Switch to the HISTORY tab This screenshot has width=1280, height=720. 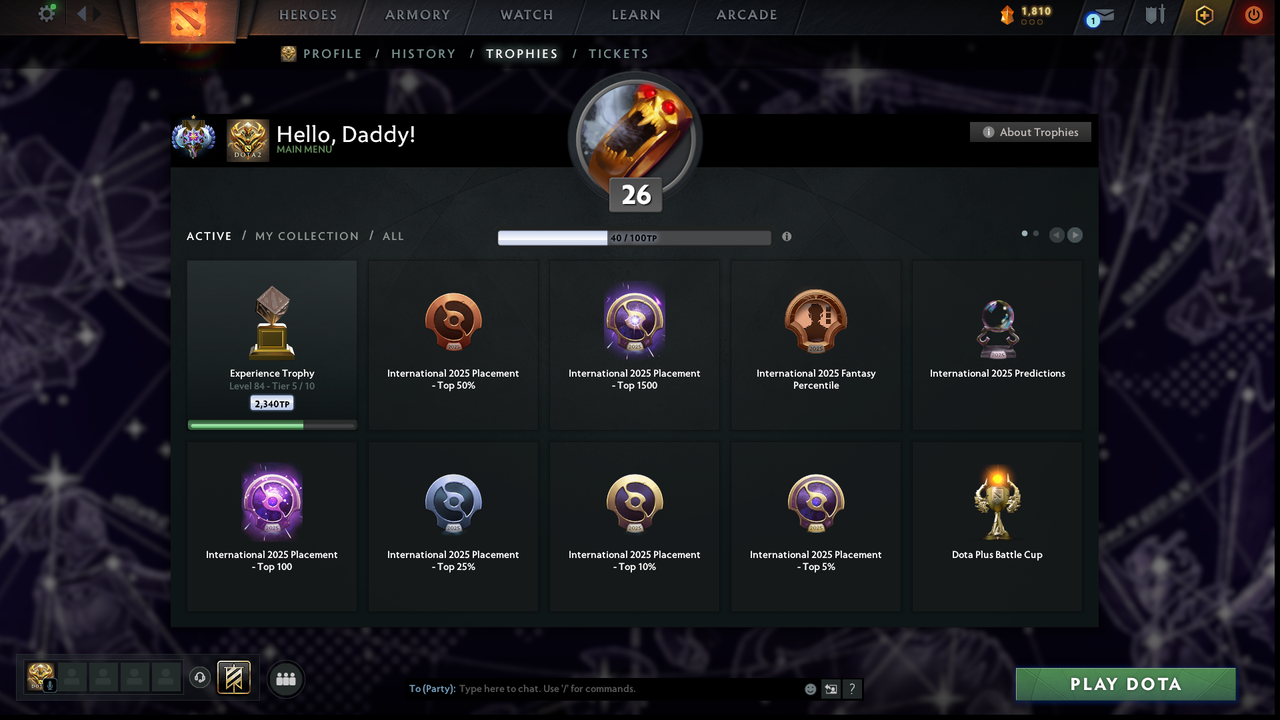click(423, 53)
